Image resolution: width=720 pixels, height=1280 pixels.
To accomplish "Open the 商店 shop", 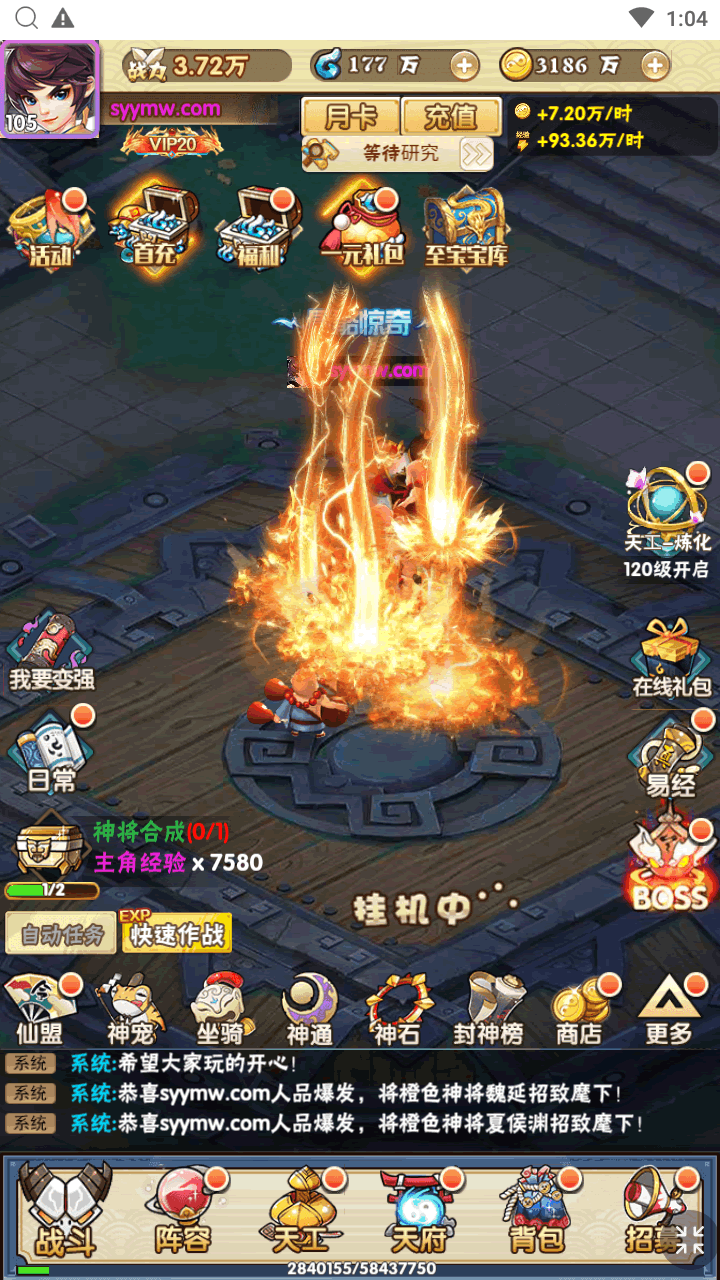I will pos(580,1008).
